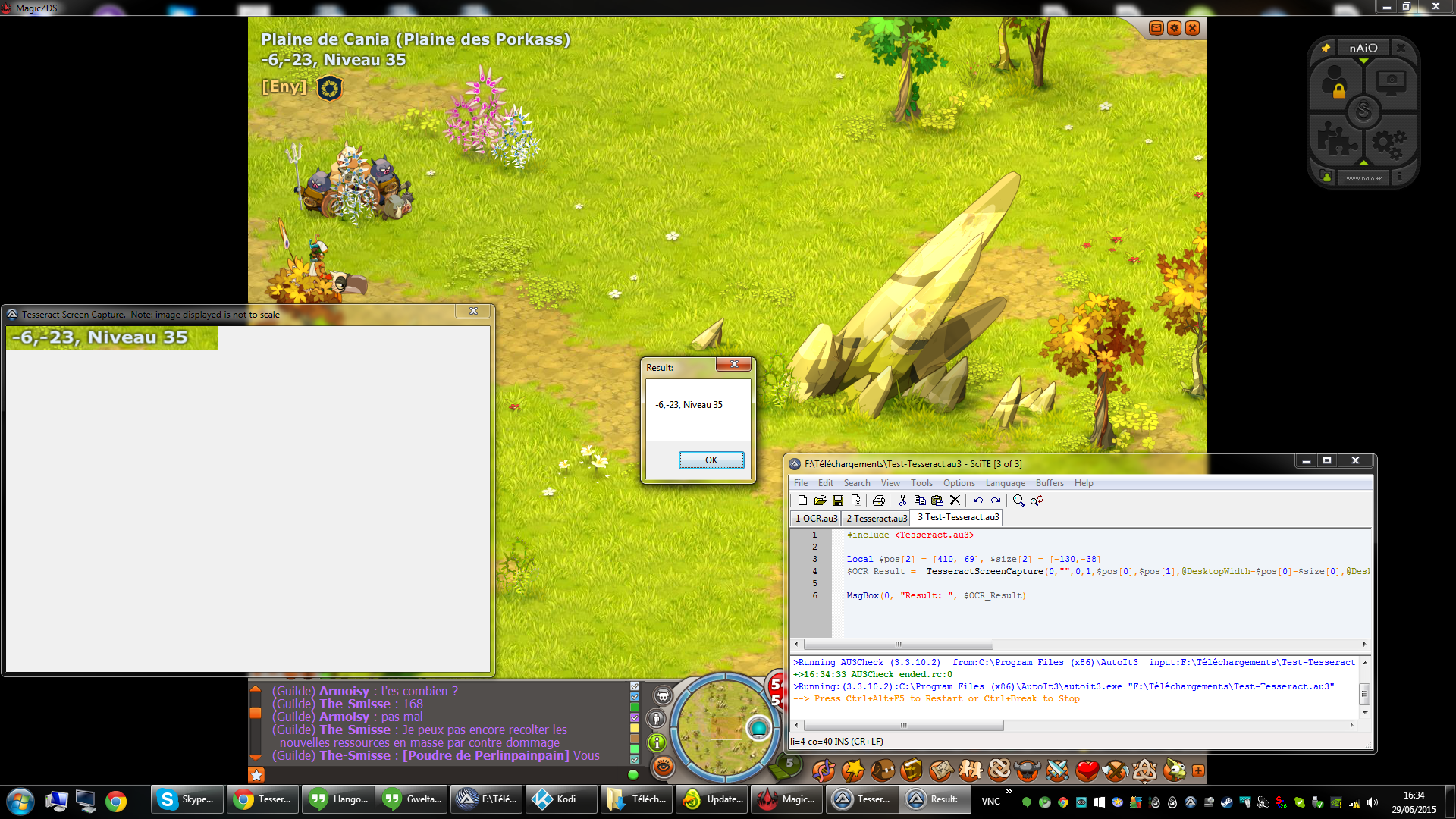The height and width of the screenshot is (819, 1456).
Task: Open the minimap
Action: pyautogui.click(x=725, y=728)
